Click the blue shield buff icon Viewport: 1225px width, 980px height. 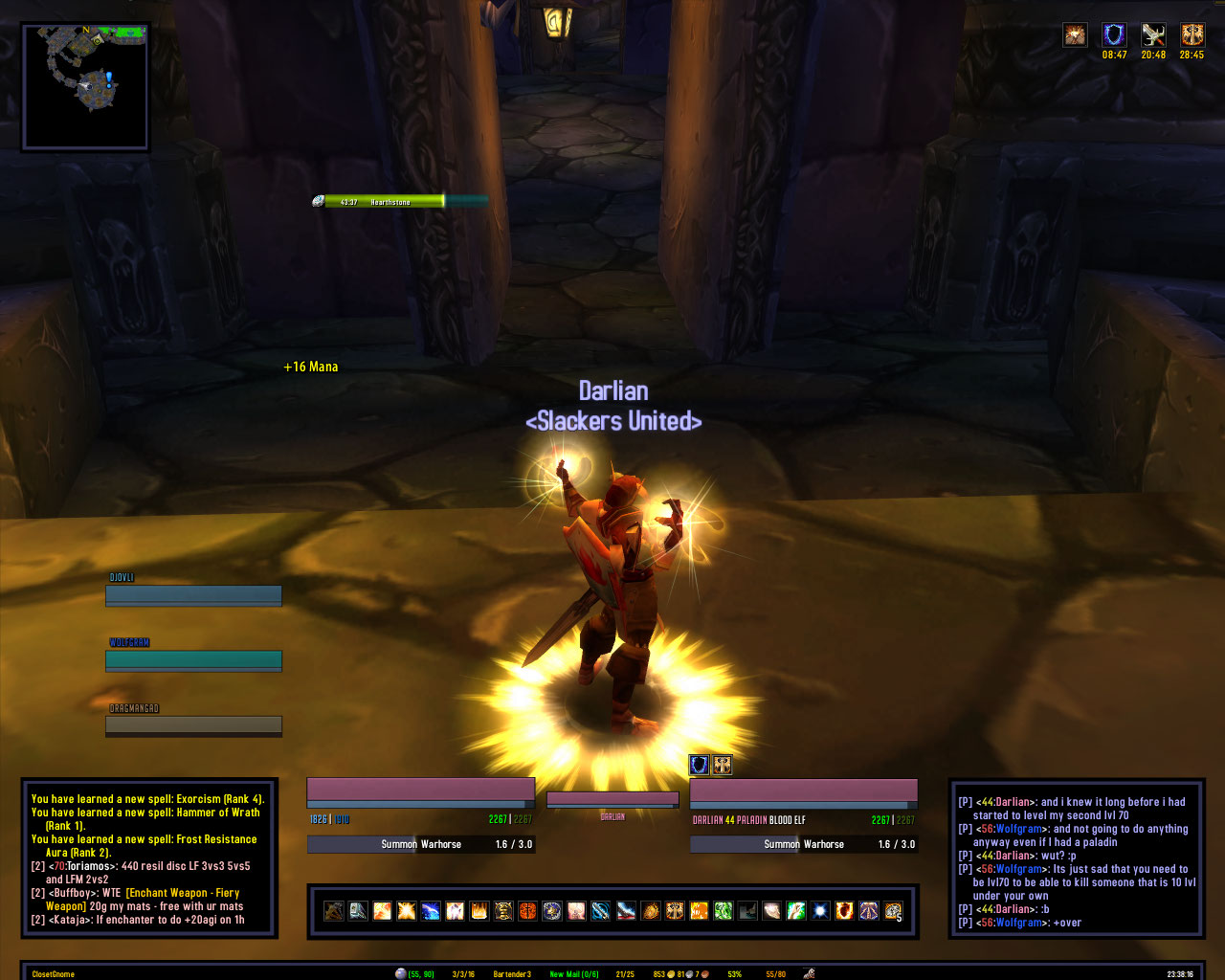pos(1114,35)
